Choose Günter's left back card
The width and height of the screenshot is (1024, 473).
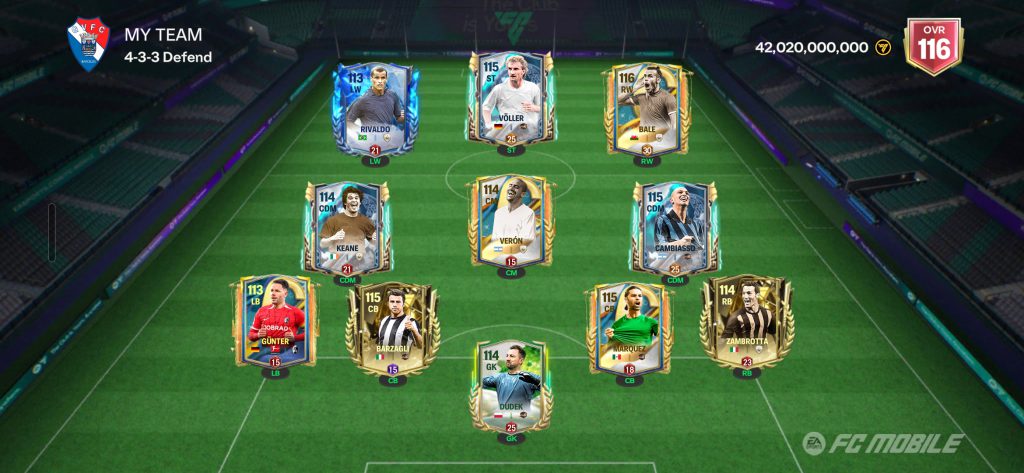pos(275,322)
